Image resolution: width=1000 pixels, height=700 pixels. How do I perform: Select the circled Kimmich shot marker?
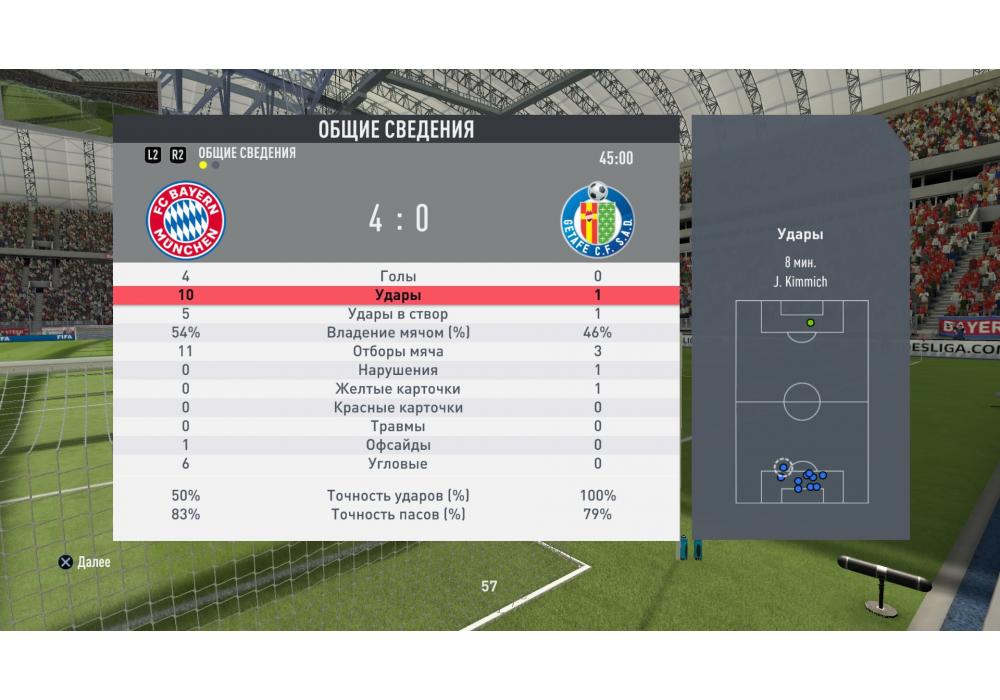point(783,466)
